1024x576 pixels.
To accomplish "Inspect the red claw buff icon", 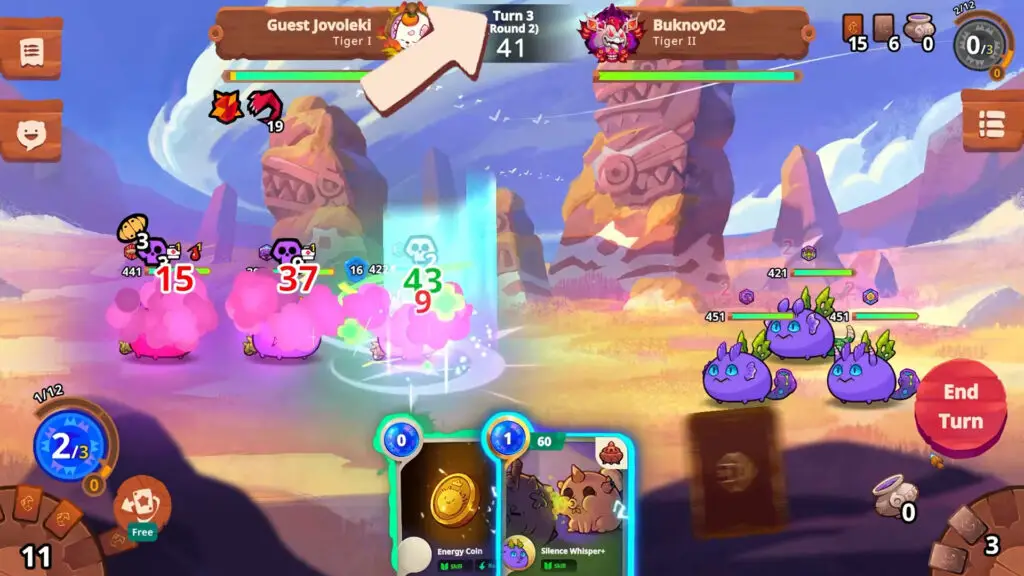I will click(x=264, y=106).
